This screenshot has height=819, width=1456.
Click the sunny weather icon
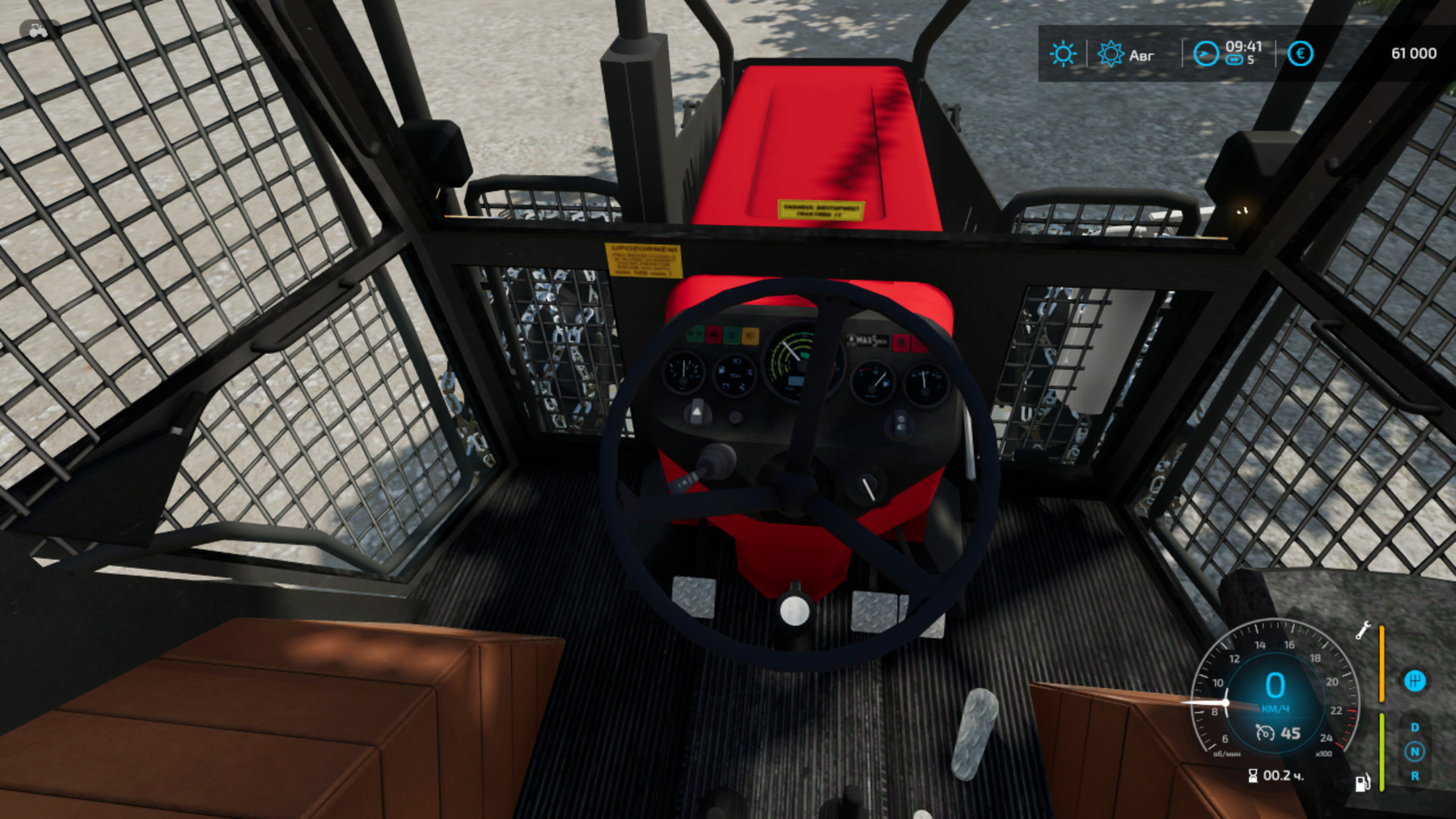click(1062, 54)
